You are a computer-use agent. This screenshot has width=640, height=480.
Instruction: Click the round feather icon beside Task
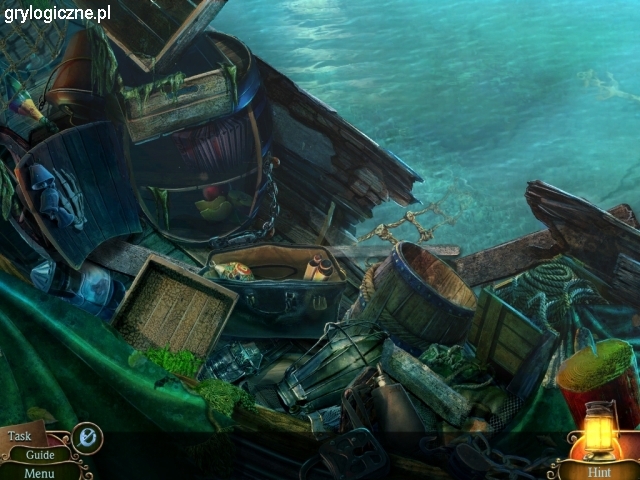87,437
